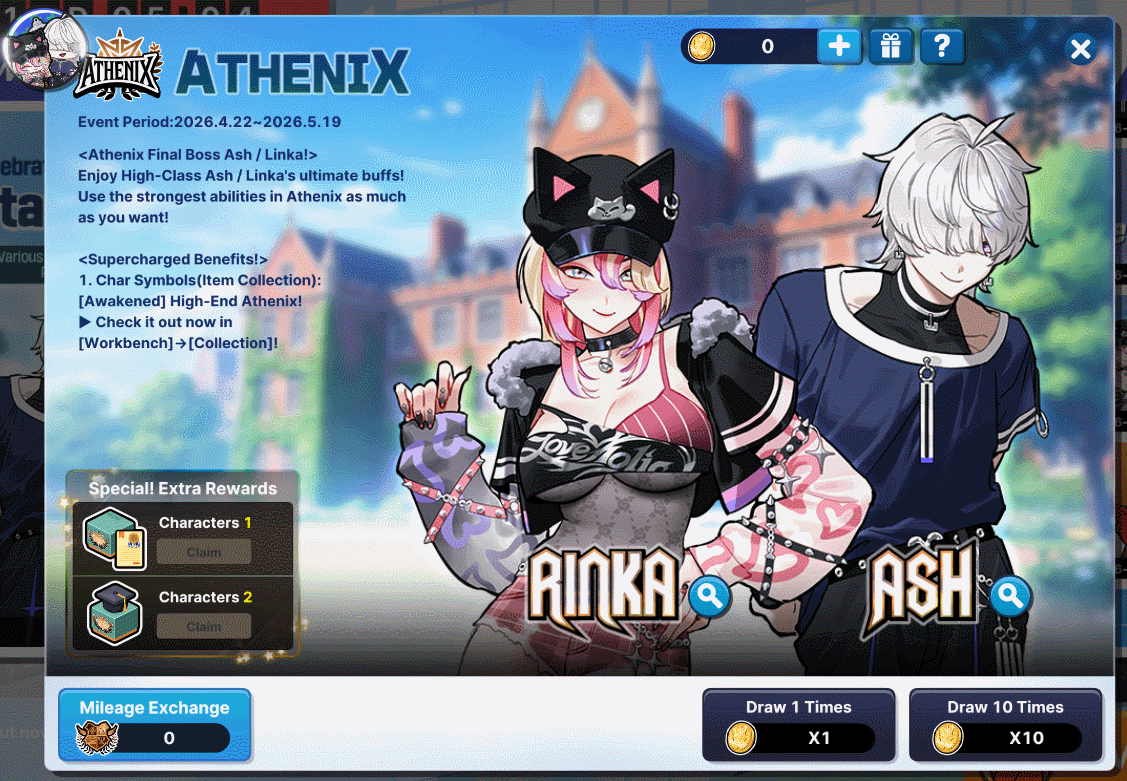This screenshot has height=781, width=1127.
Task: Close the Athenix event window
Action: pos(1080,49)
